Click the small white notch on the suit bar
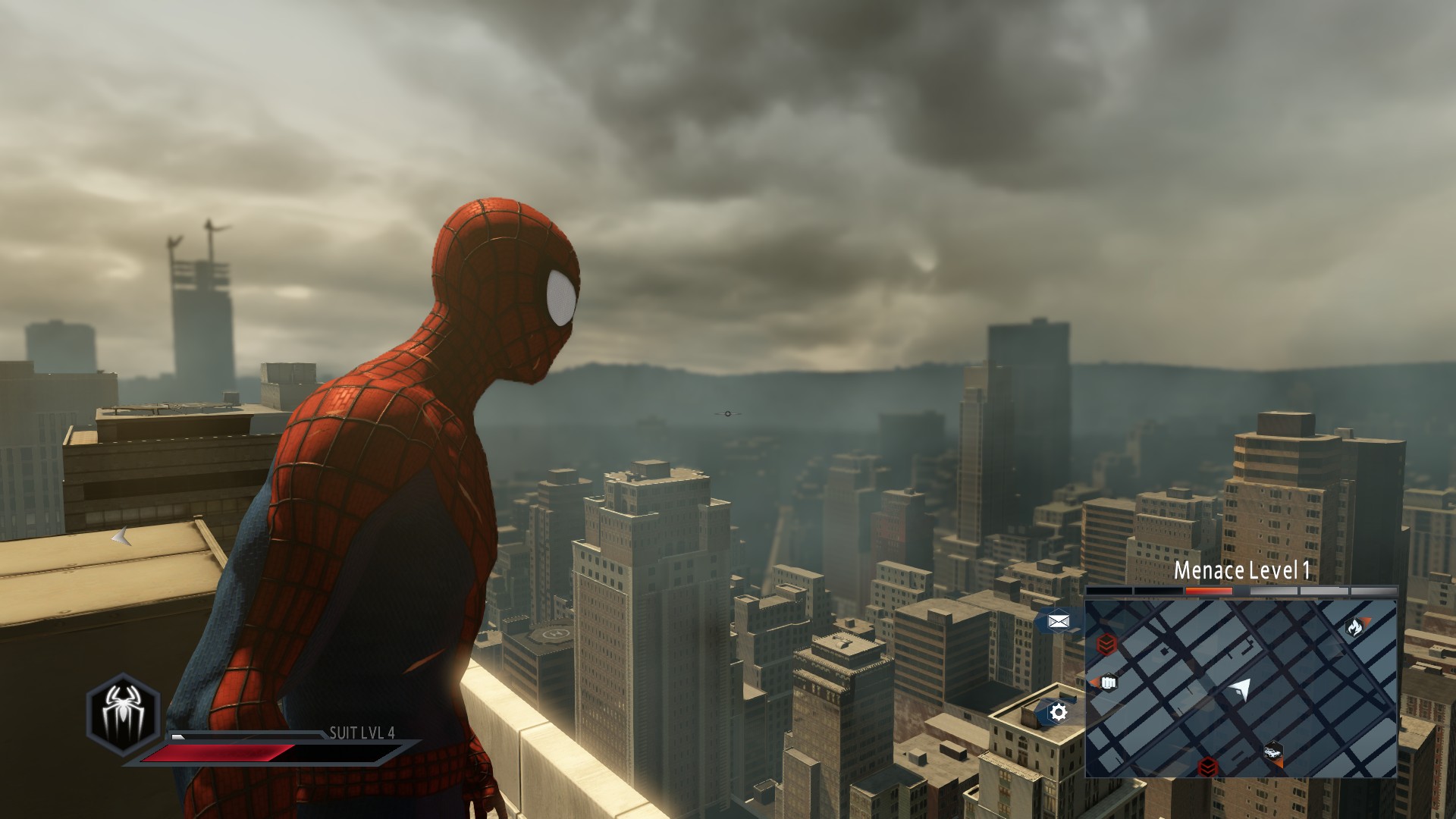The height and width of the screenshot is (819, 1456). 177,736
